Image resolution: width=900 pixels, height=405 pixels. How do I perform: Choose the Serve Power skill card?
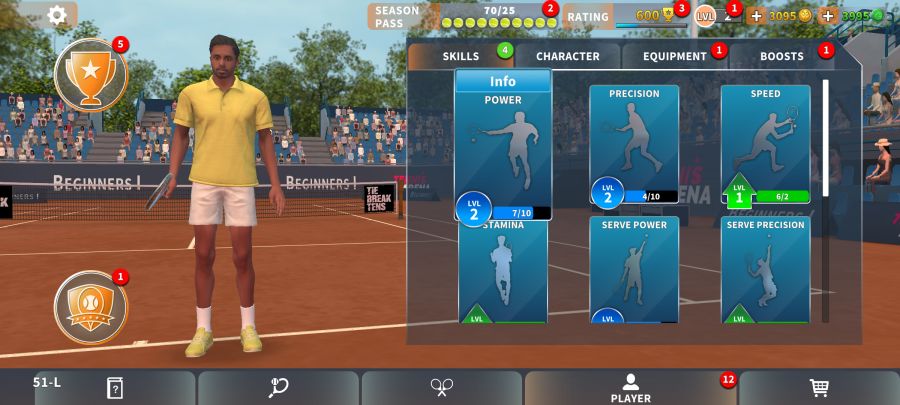point(634,272)
